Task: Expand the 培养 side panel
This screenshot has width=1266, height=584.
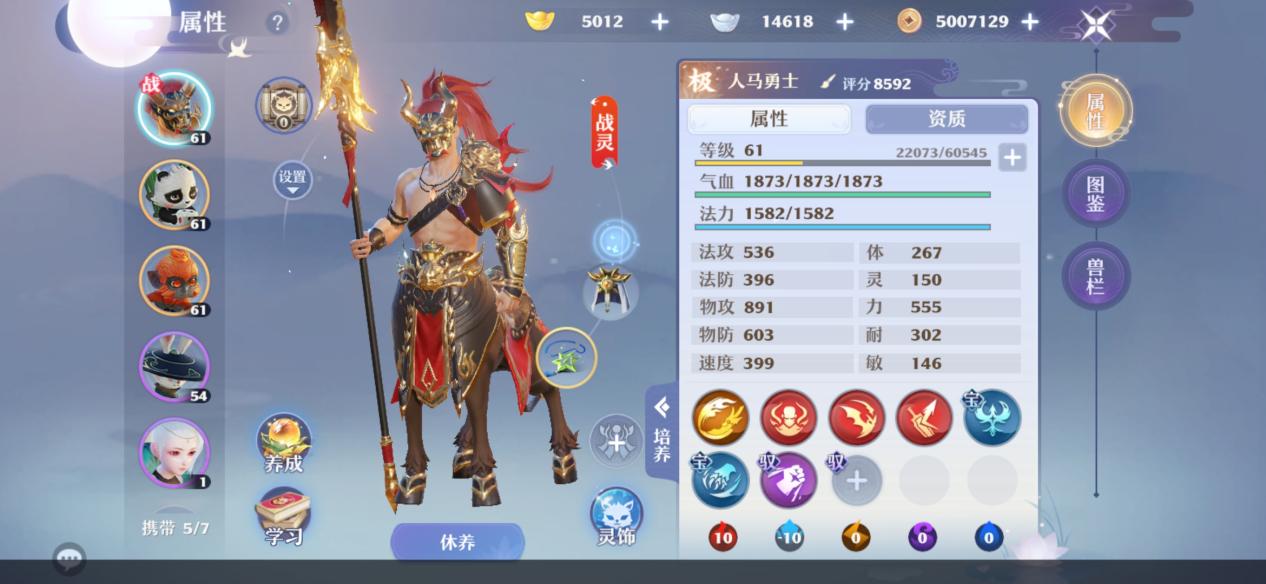Action: click(661, 432)
